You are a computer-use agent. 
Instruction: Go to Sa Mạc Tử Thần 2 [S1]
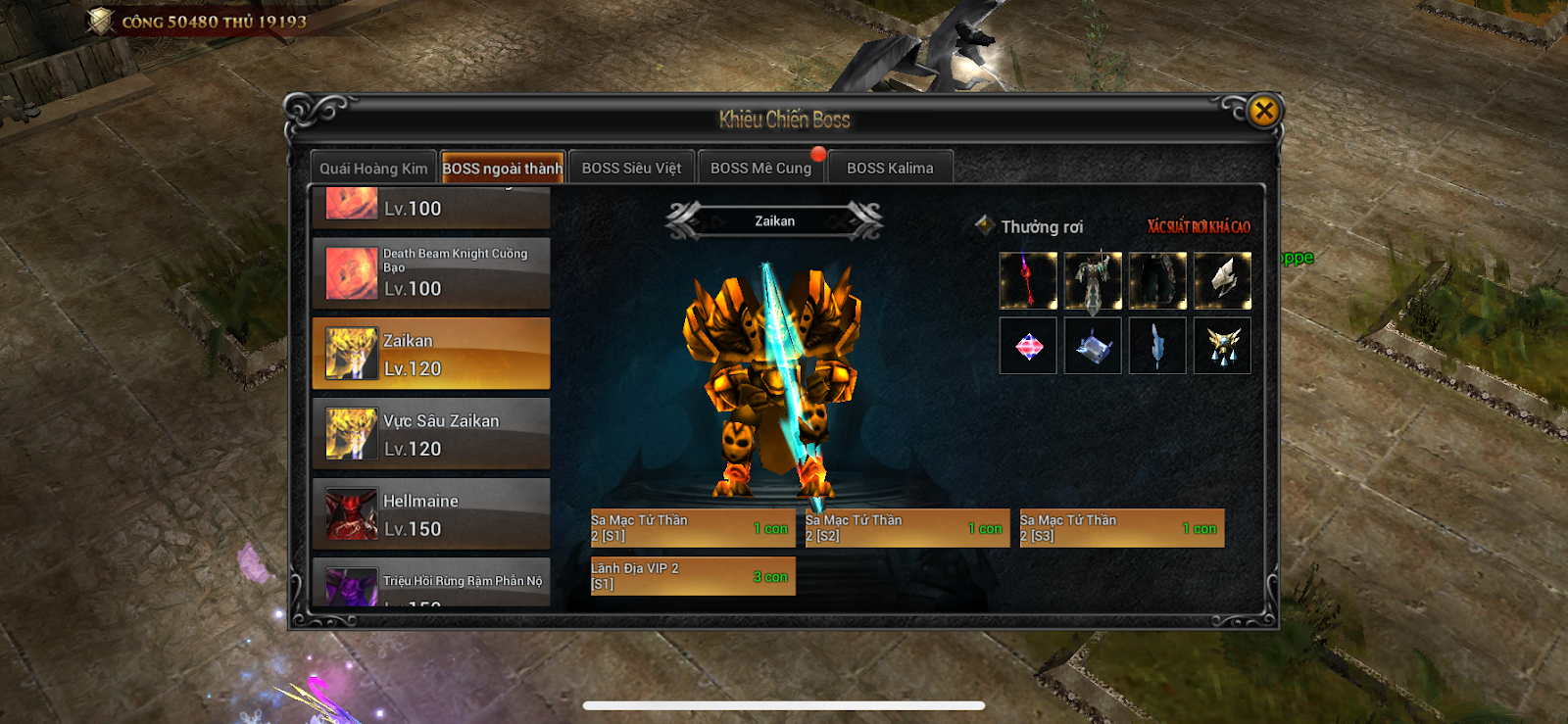pos(692,528)
